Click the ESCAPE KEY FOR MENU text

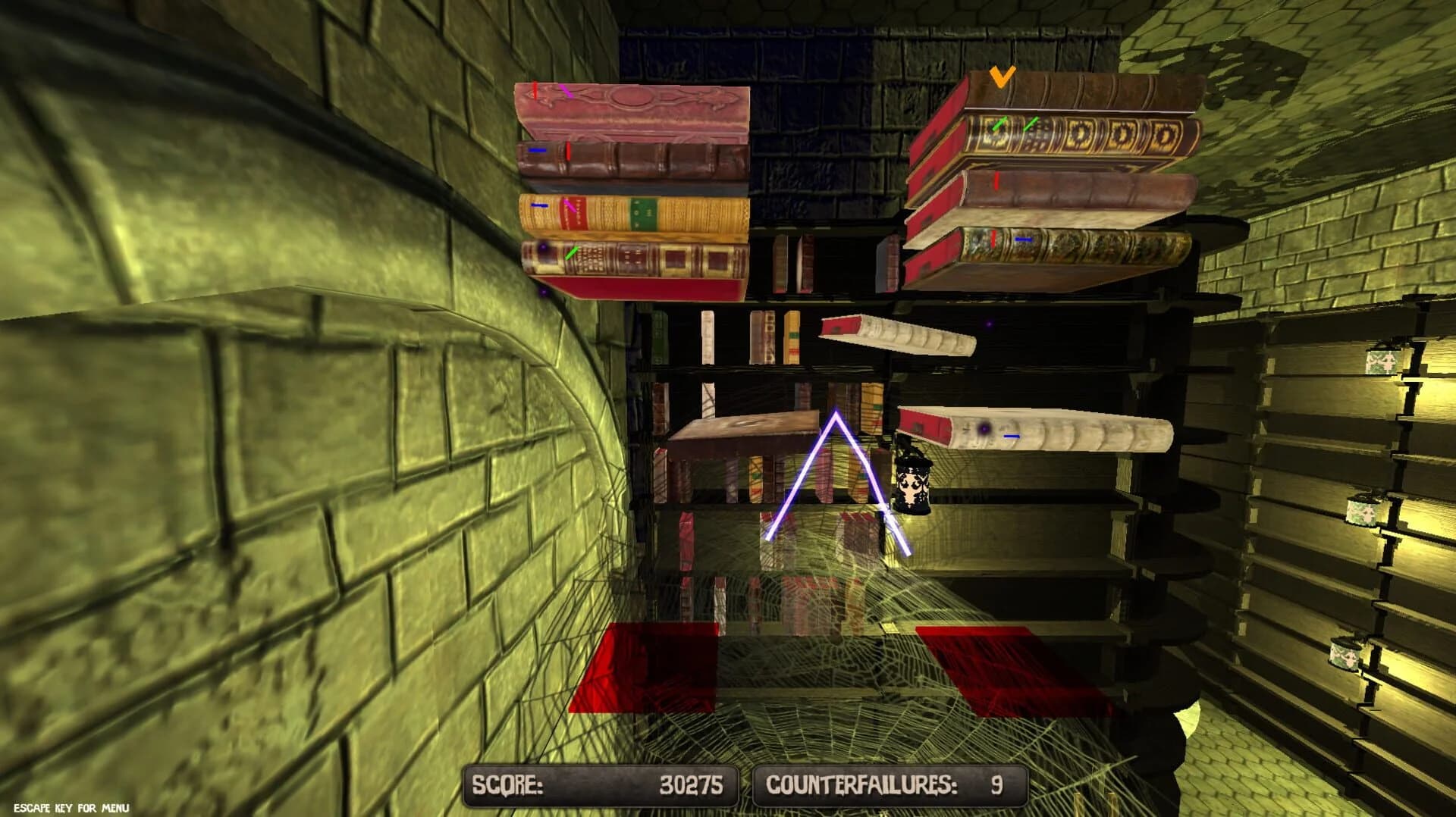(x=72, y=806)
